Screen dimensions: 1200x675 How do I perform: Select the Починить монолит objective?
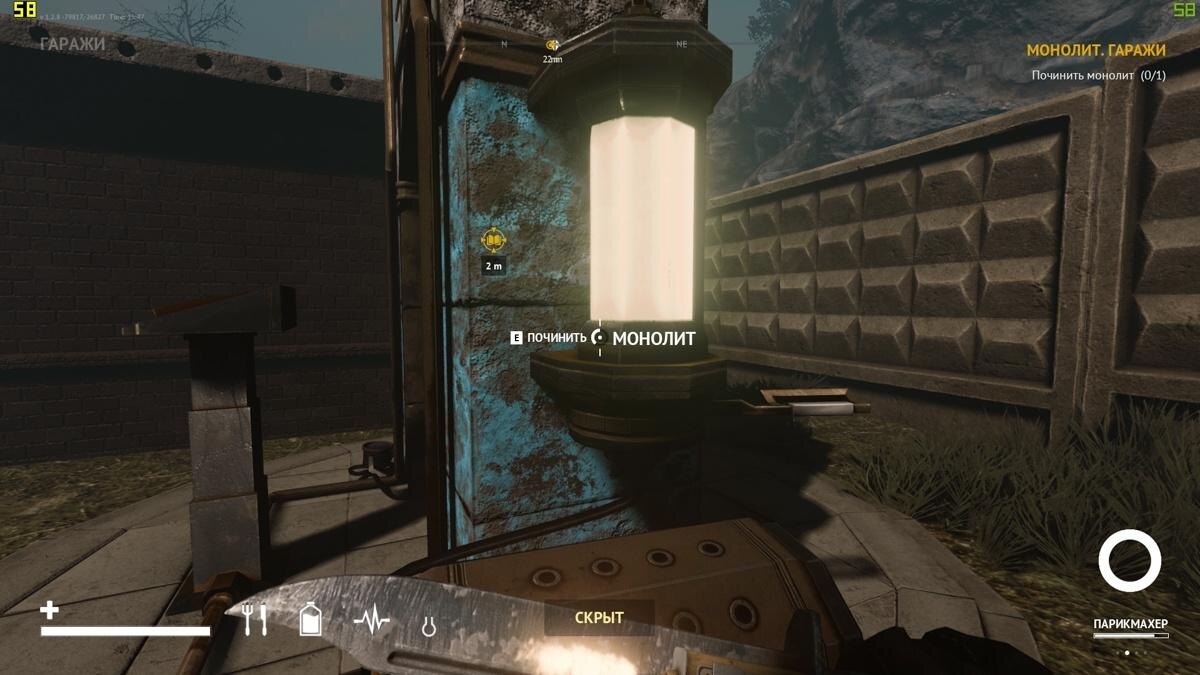point(1098,76)
